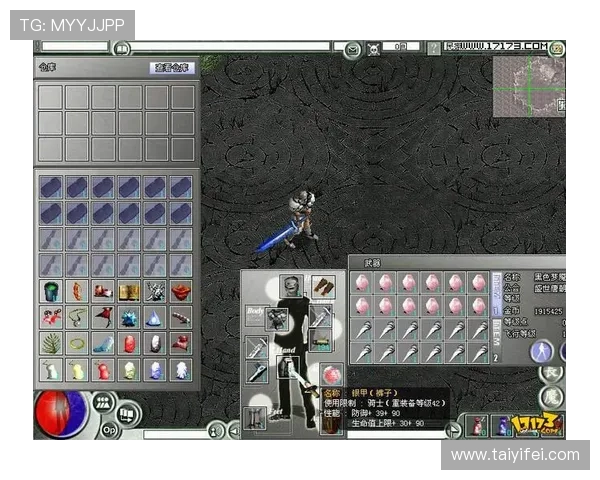
Task: Select the brown gloves equipment slot
Action: pyautogui.click(x=322, y=287)
